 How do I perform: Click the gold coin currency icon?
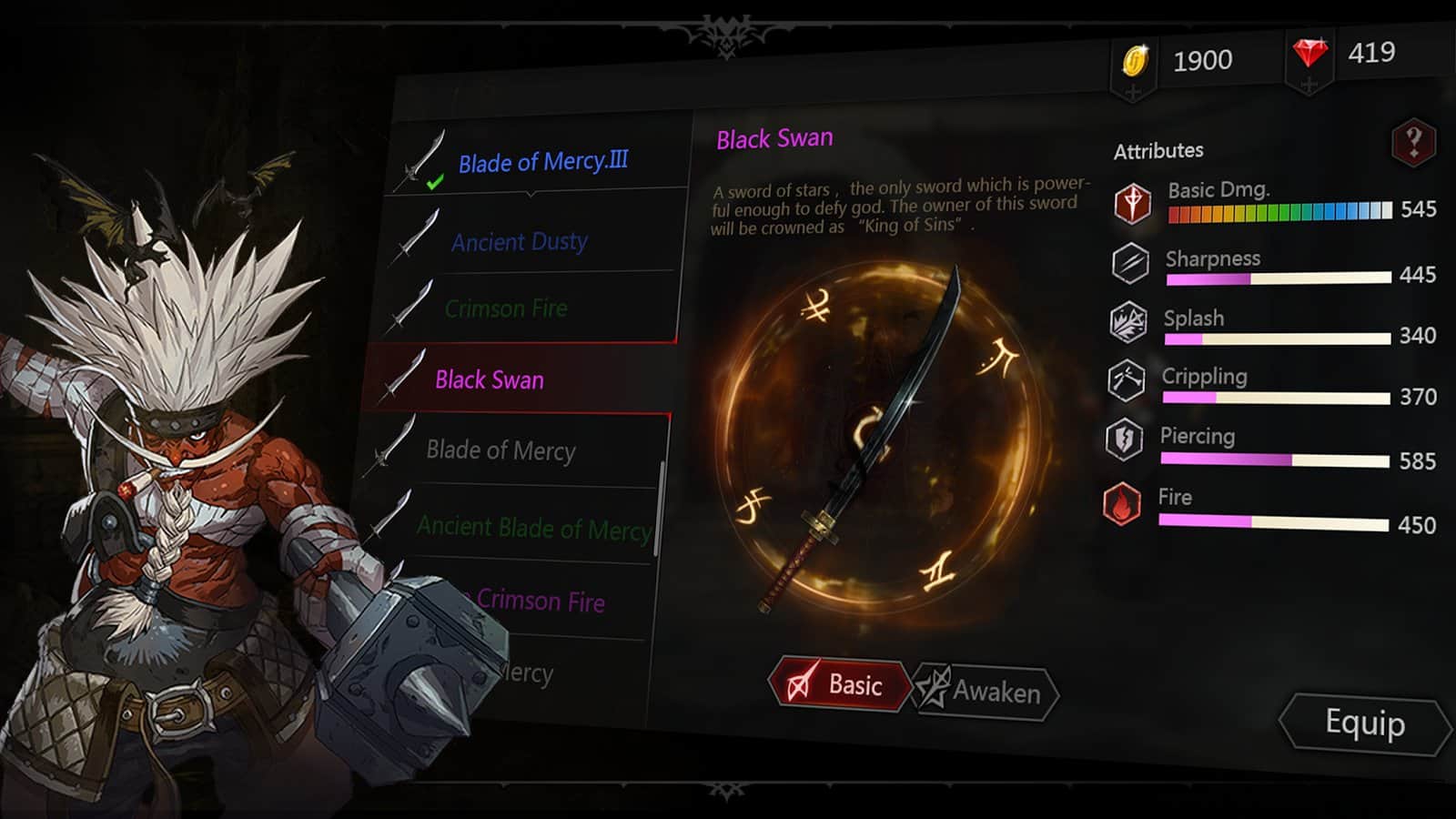coord(1135,60)
